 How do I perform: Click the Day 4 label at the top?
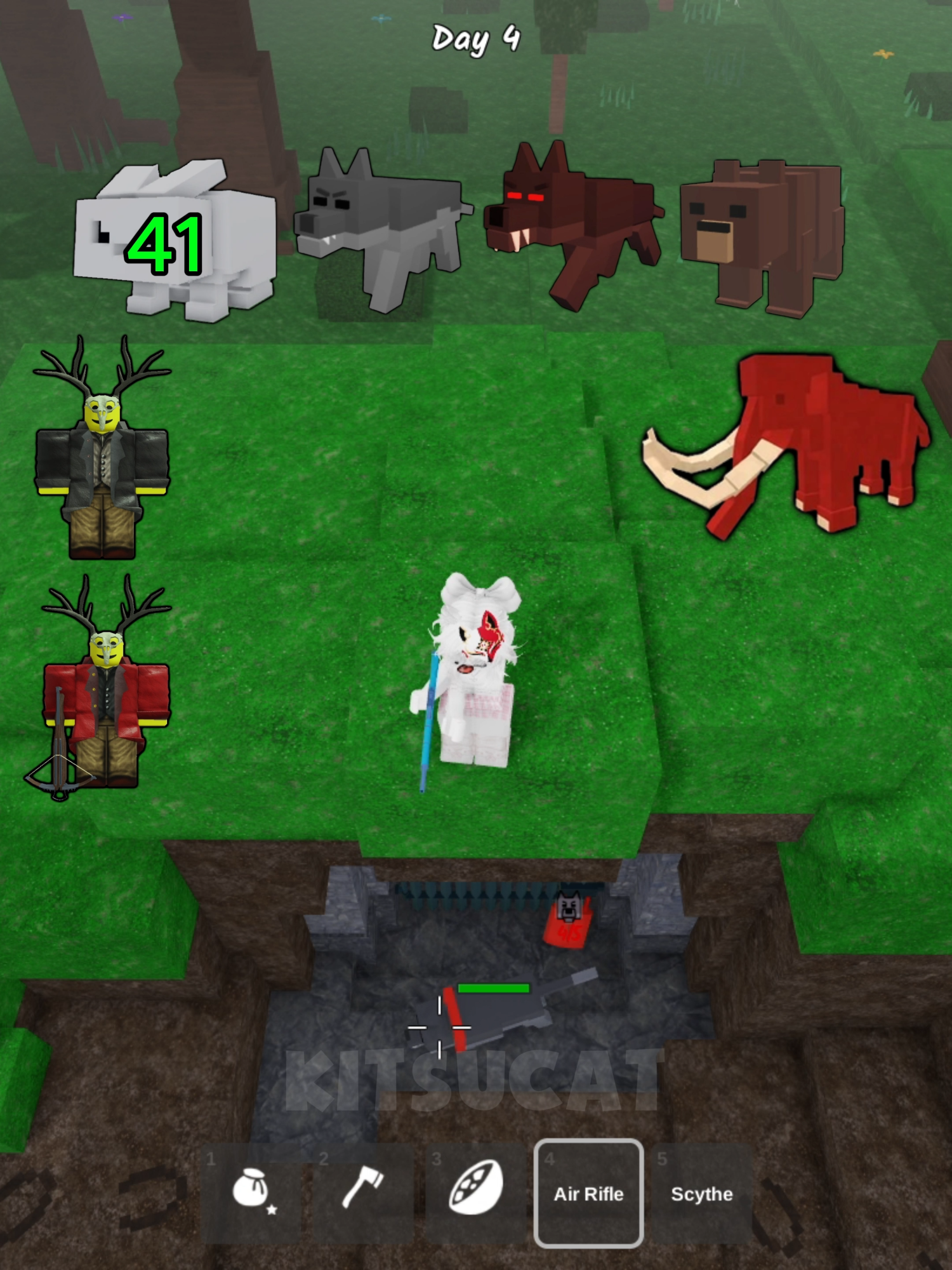pos(476,39)
